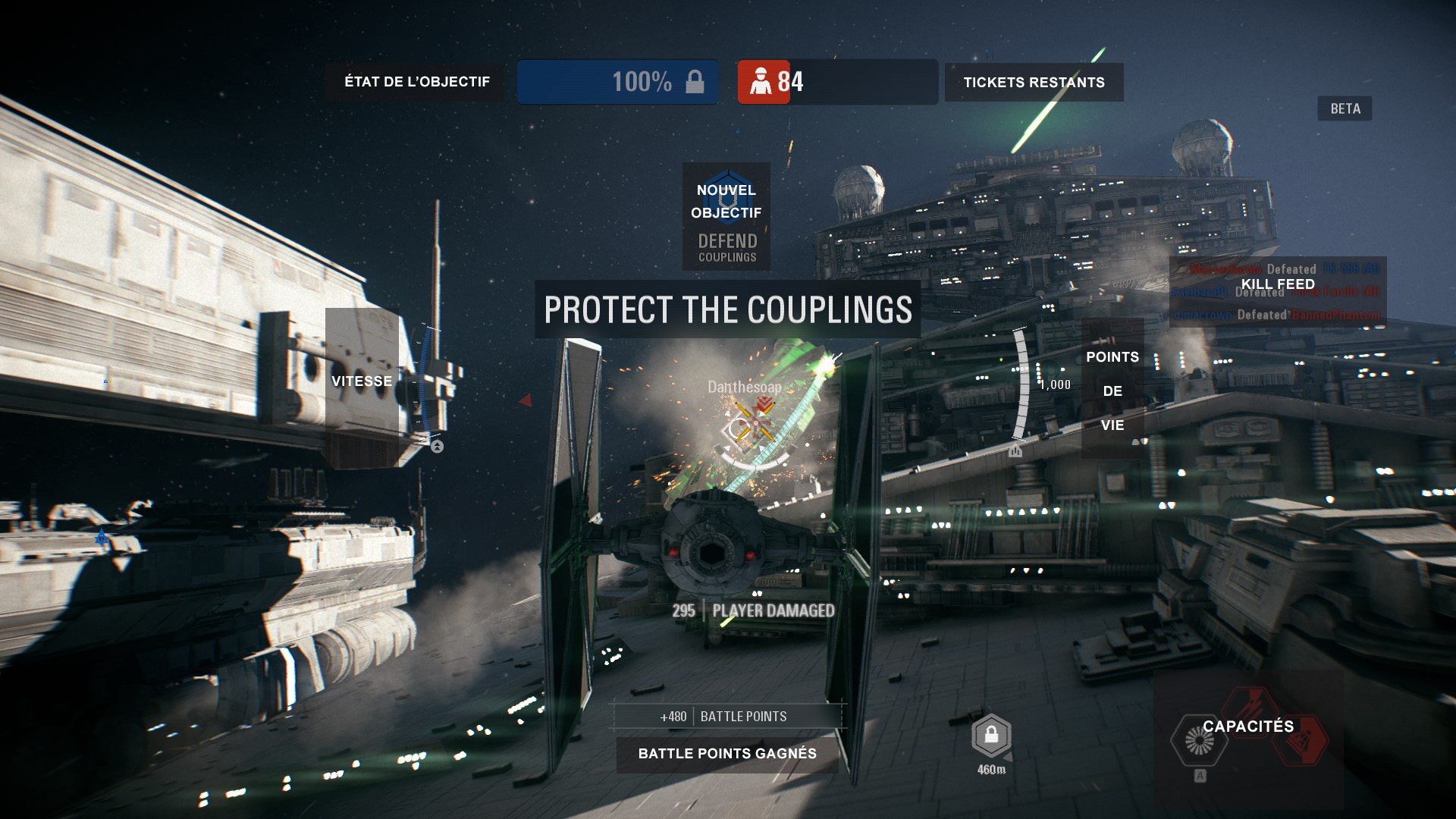
Task: Collapse the BATTLE POINTS GAGNÉS panel
Action: 726,754
